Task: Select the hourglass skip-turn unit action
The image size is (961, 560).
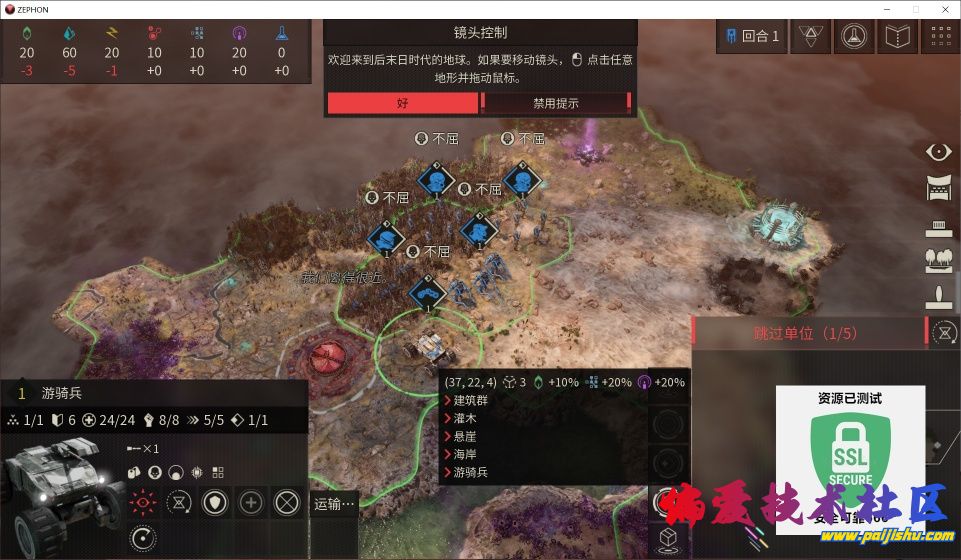Action: tap(179, 502)
